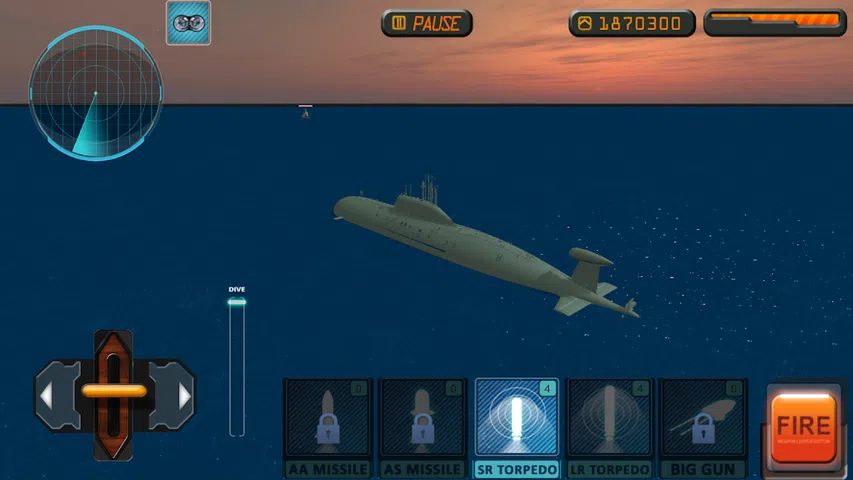Image resolution: width=853 pixels, height=480 pixels.
Task: Pause the game
Action: pos(426,23)
